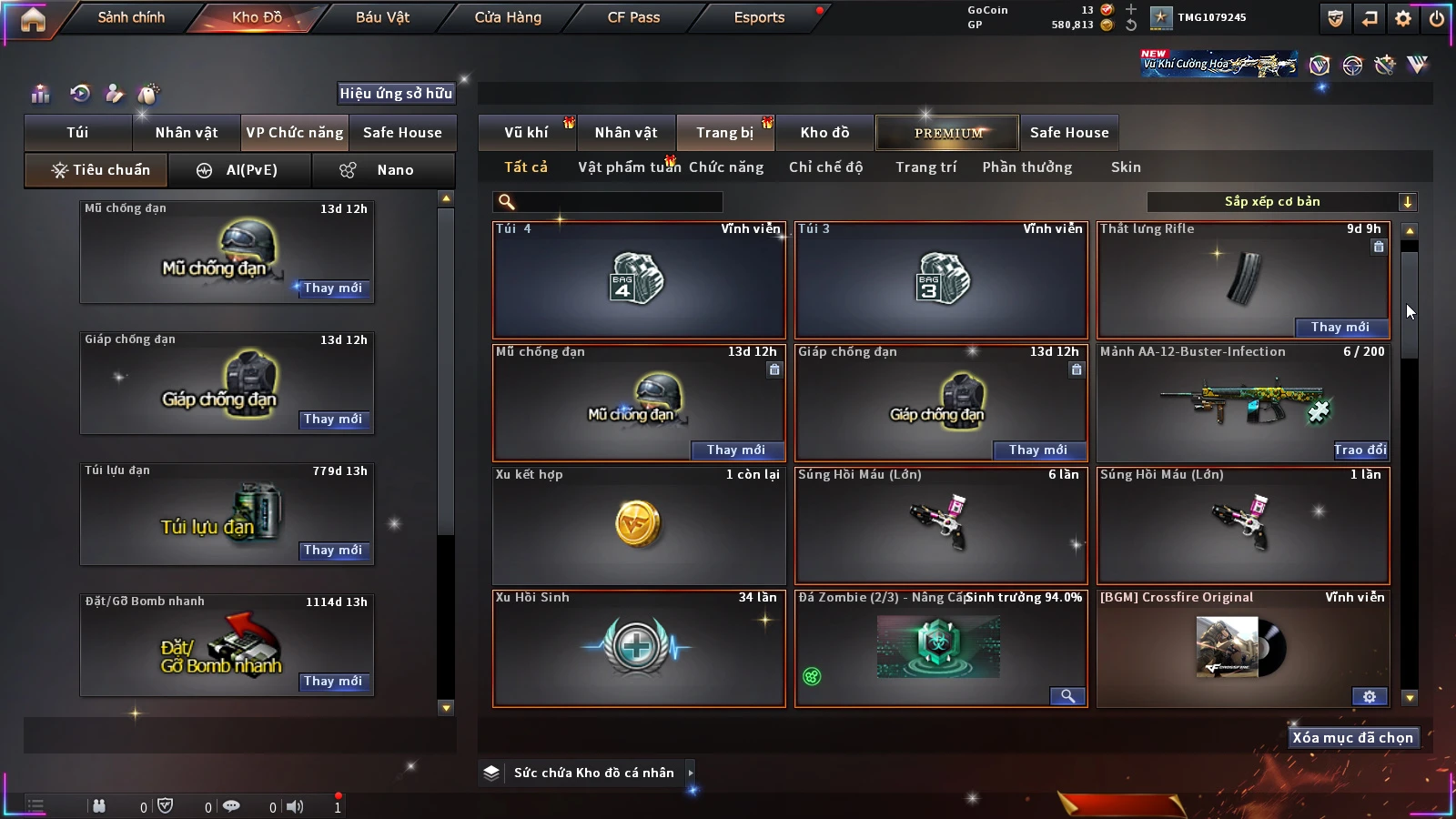This screenshot has height=819, width=1456.
Task: Inspect the Đá Zombie item magnifier
Action: click(1067, 696)
